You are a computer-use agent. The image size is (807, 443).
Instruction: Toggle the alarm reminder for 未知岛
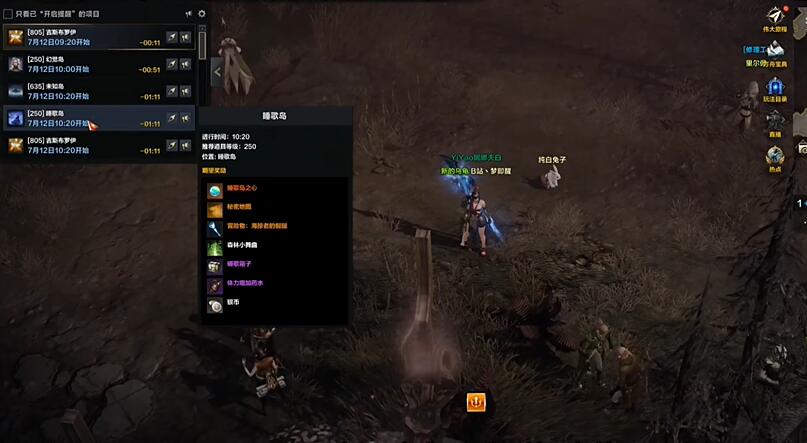pyautogui.click(x=186, y=91)
